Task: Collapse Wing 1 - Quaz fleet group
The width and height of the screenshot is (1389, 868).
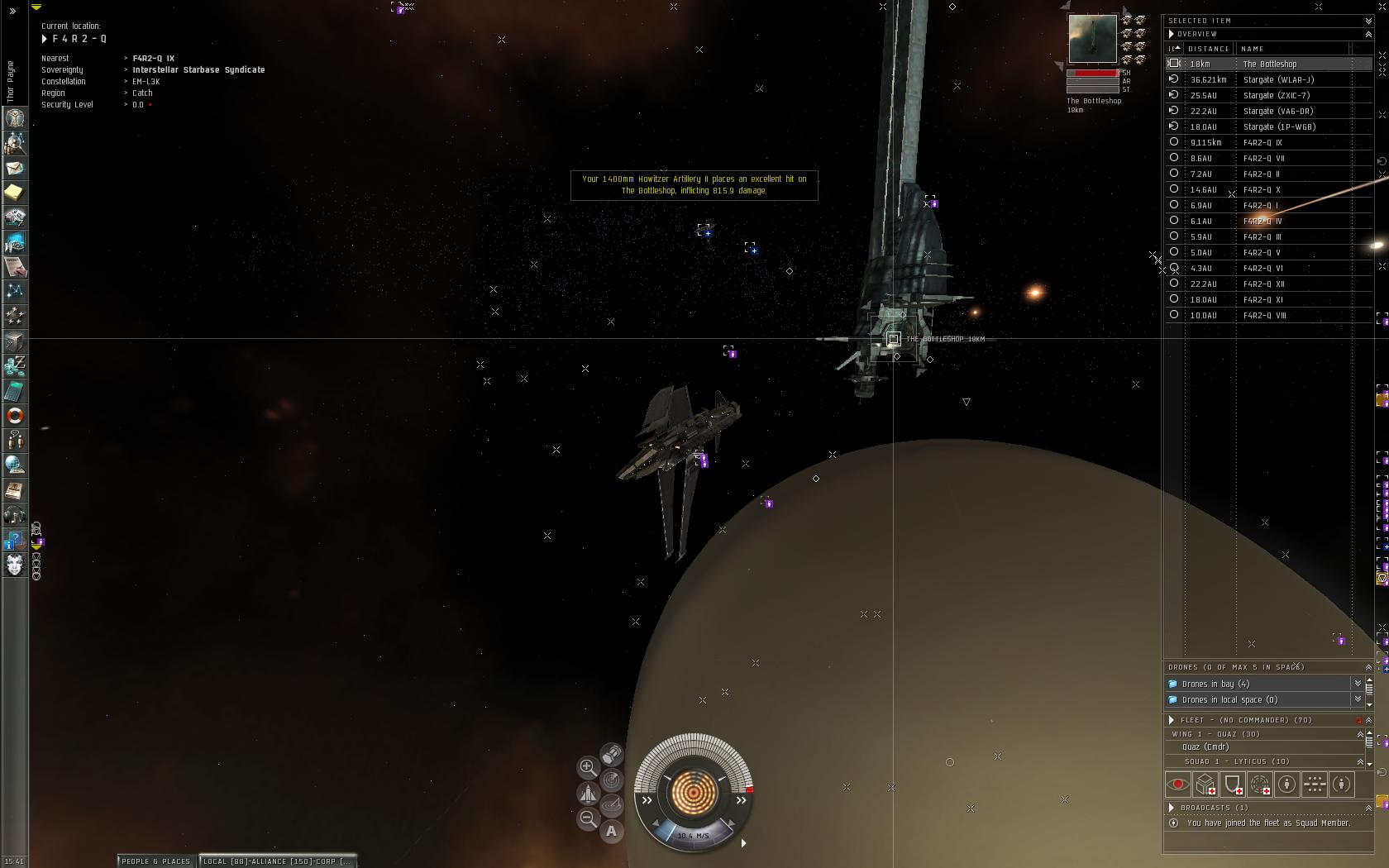Action: tap(1360, 734)
